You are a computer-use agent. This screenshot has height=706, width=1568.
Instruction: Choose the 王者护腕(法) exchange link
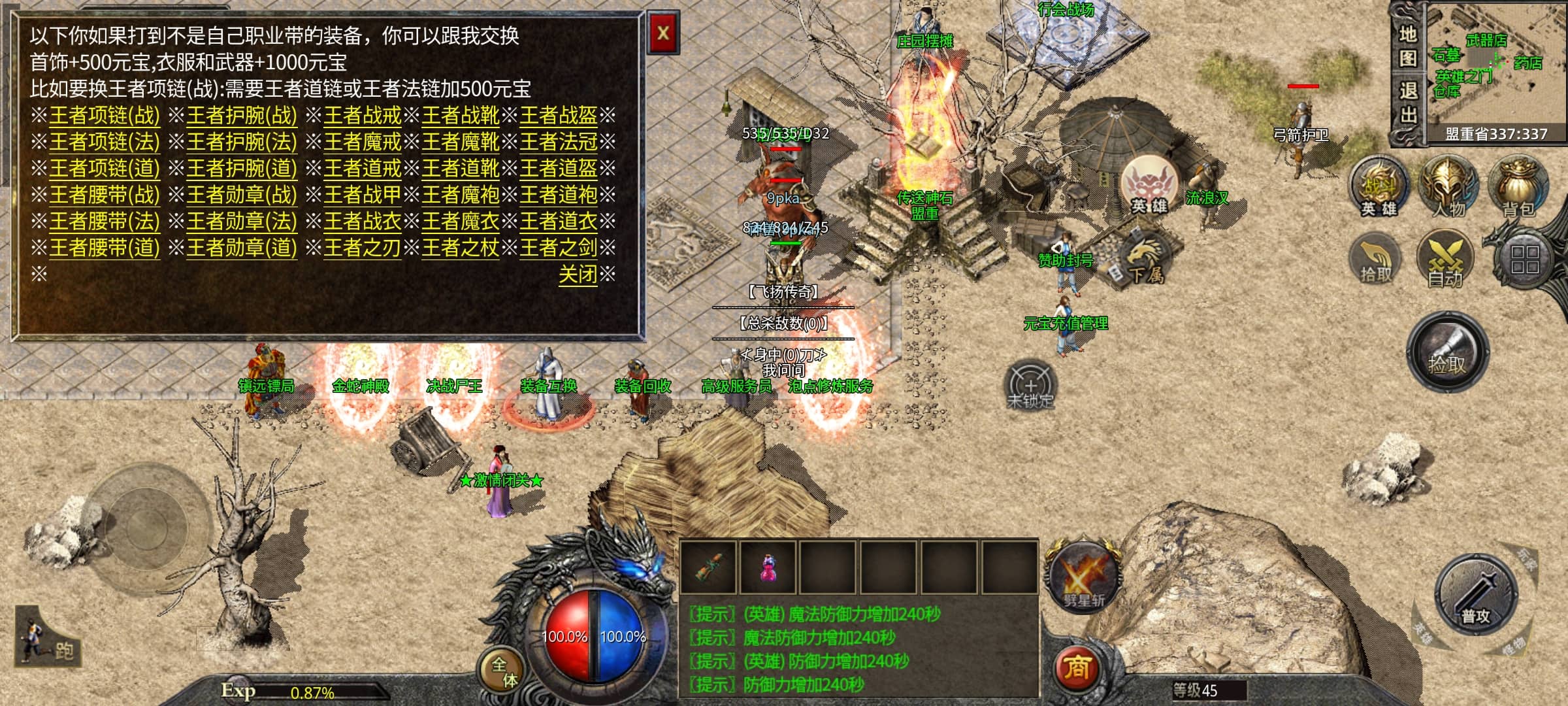point(242,142)
